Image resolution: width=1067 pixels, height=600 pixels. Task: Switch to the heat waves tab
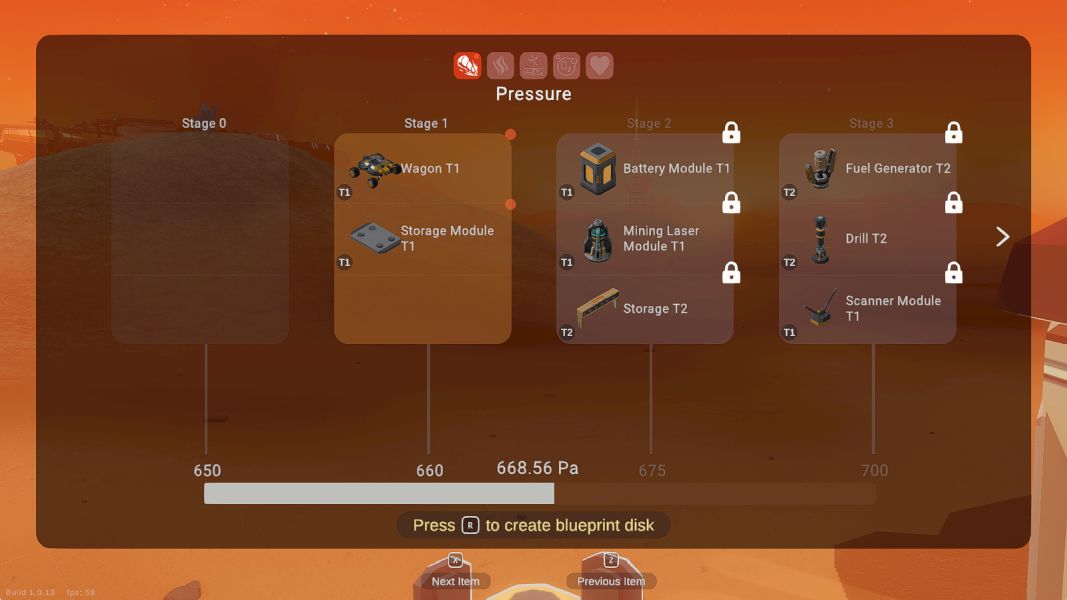[x=500, y=66]
